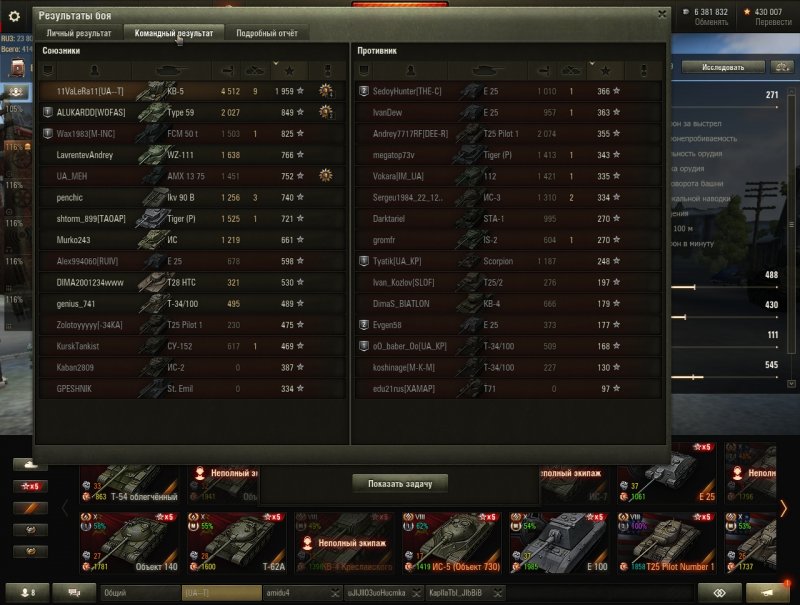800x605 pixels.
Task: Close the battle results window
Action: [662, 14]
